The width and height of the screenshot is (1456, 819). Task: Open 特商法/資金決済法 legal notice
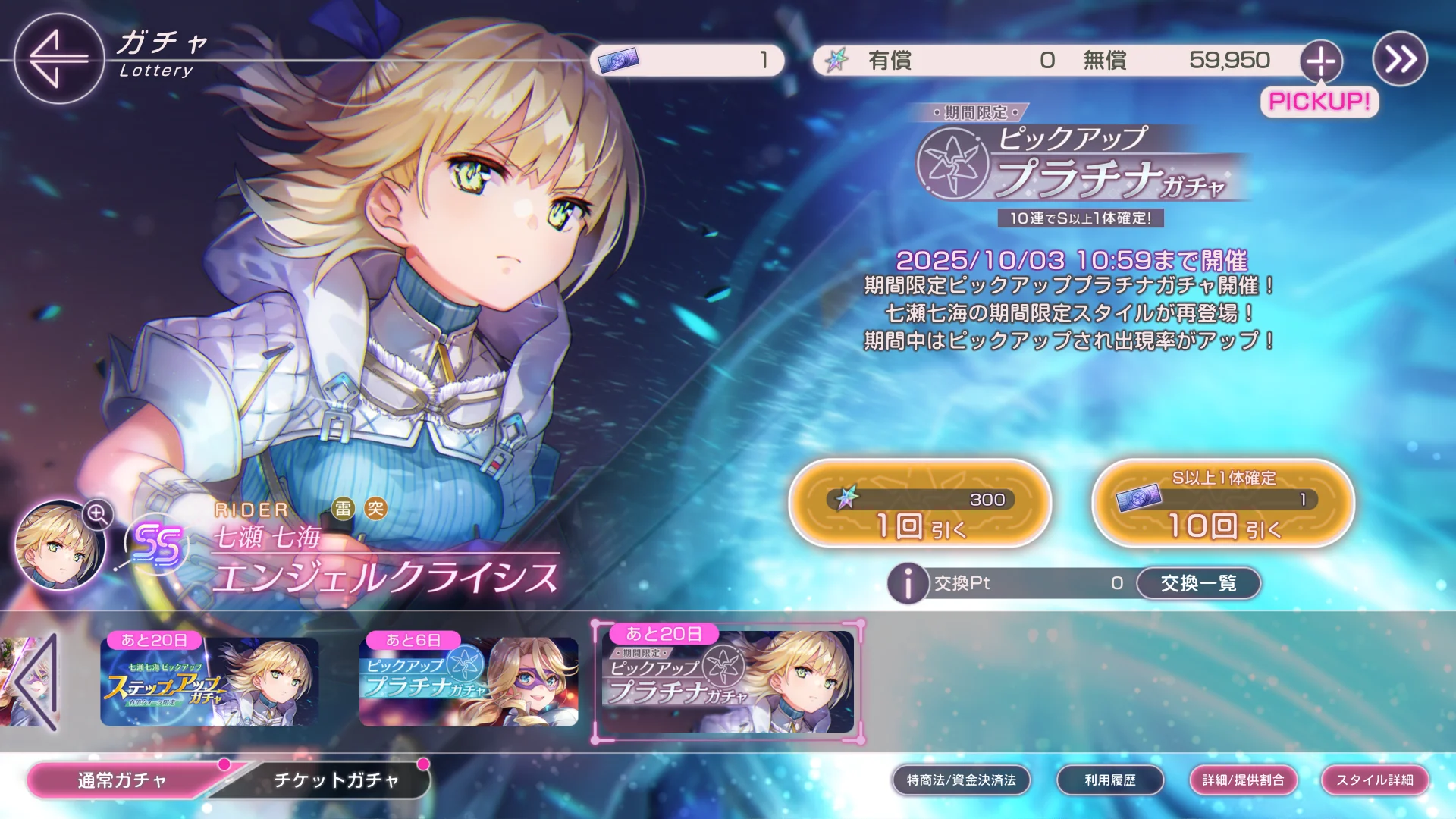point(961,780)
